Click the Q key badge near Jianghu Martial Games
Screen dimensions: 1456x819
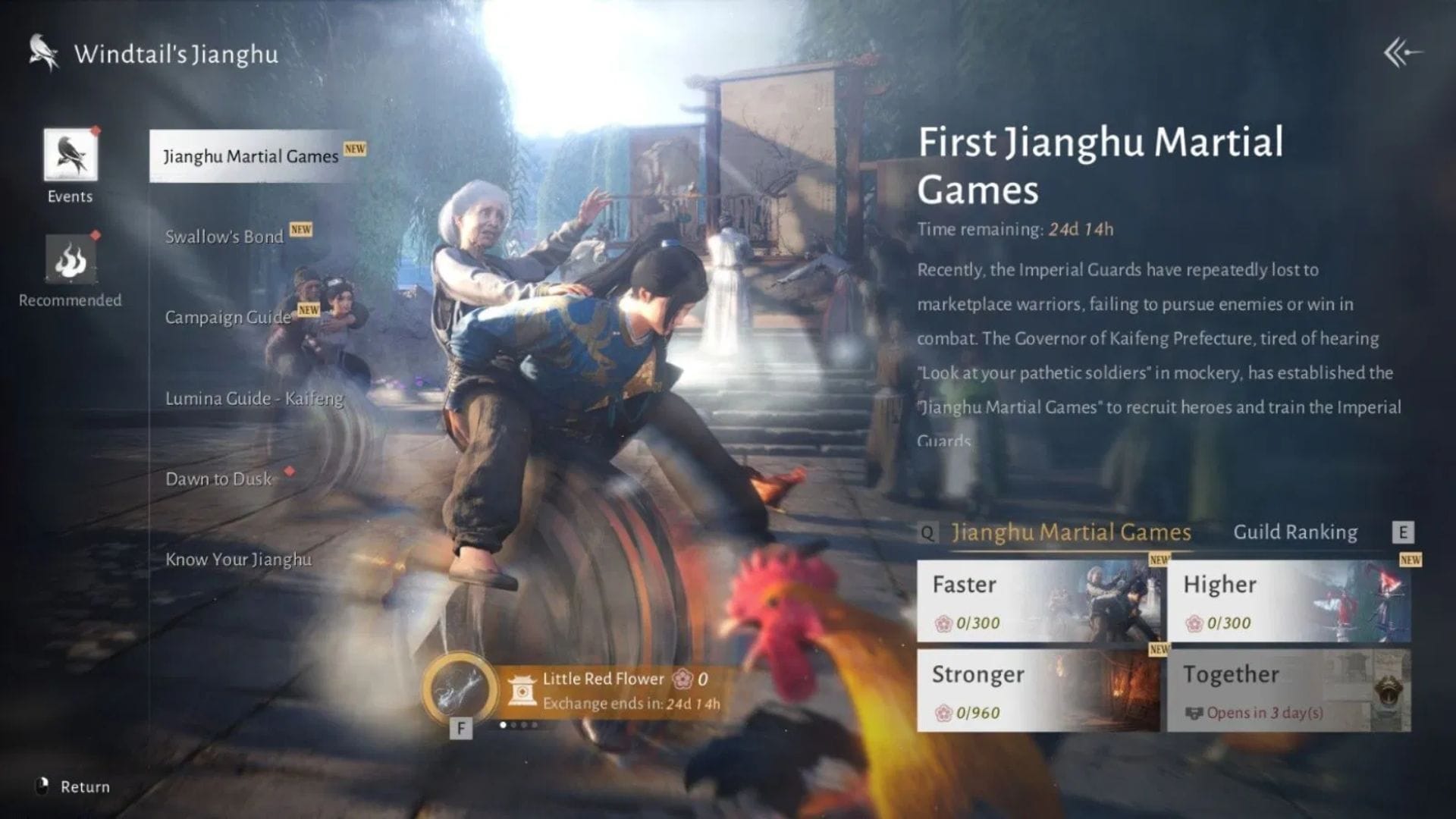click(x=927, y=533)
